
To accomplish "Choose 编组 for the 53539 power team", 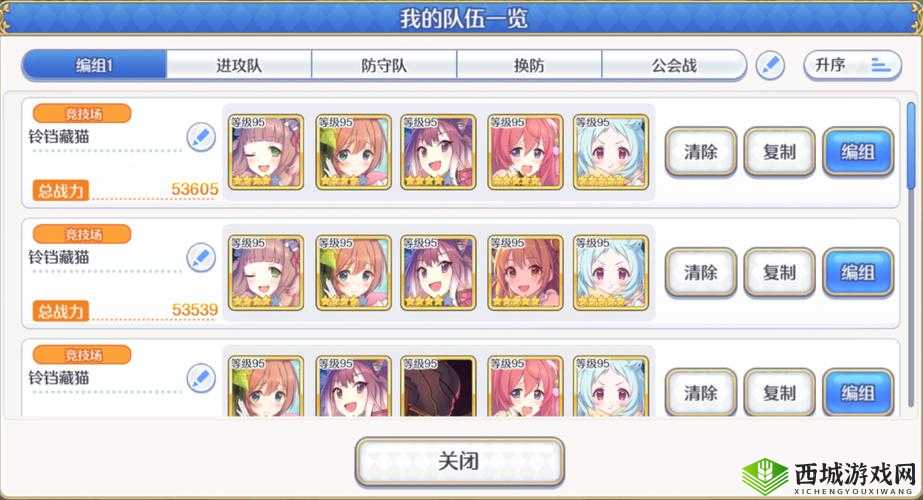I will (x=858, y=272).
